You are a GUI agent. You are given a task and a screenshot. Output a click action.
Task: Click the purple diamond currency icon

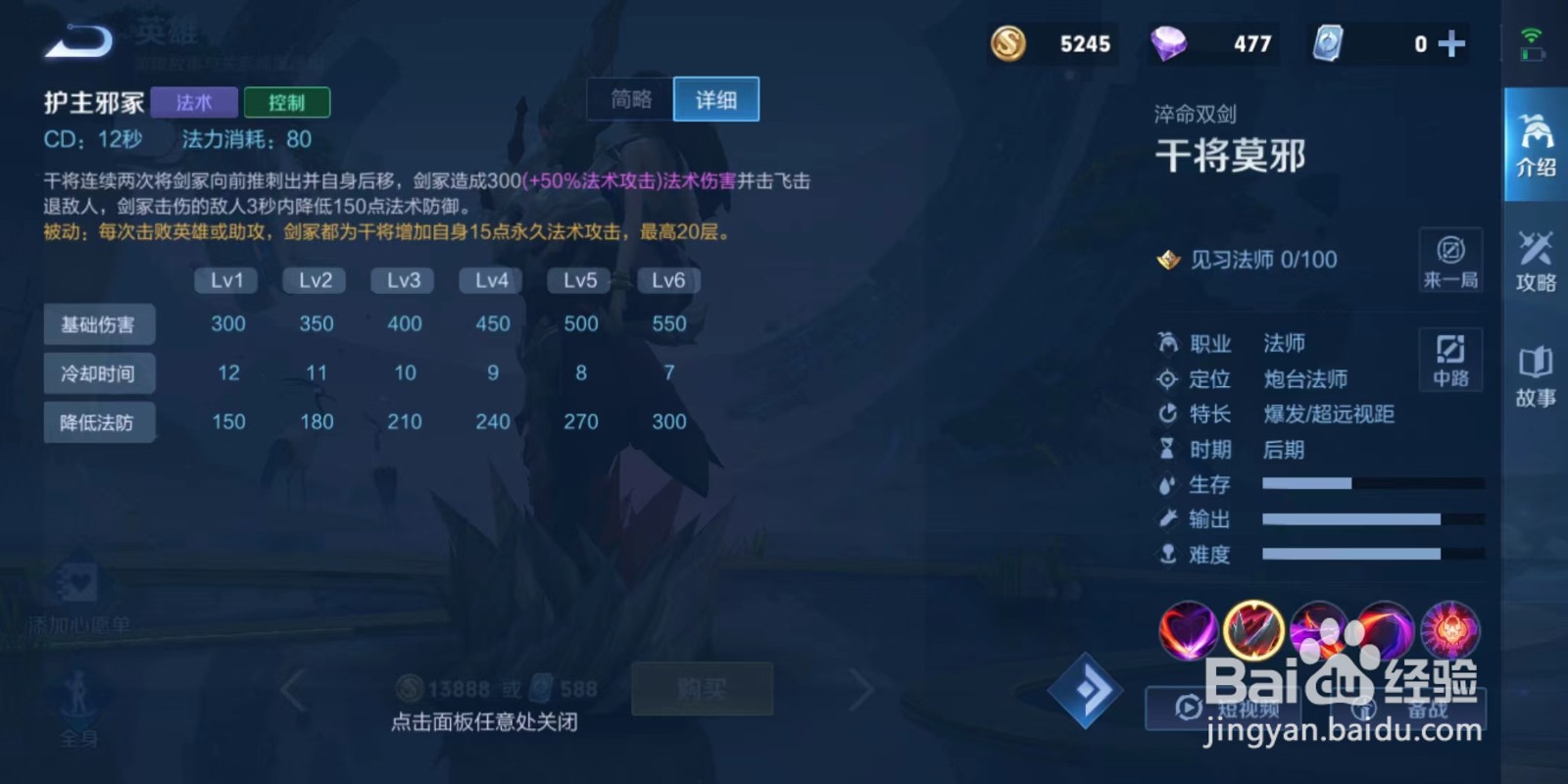[1168, 43]
